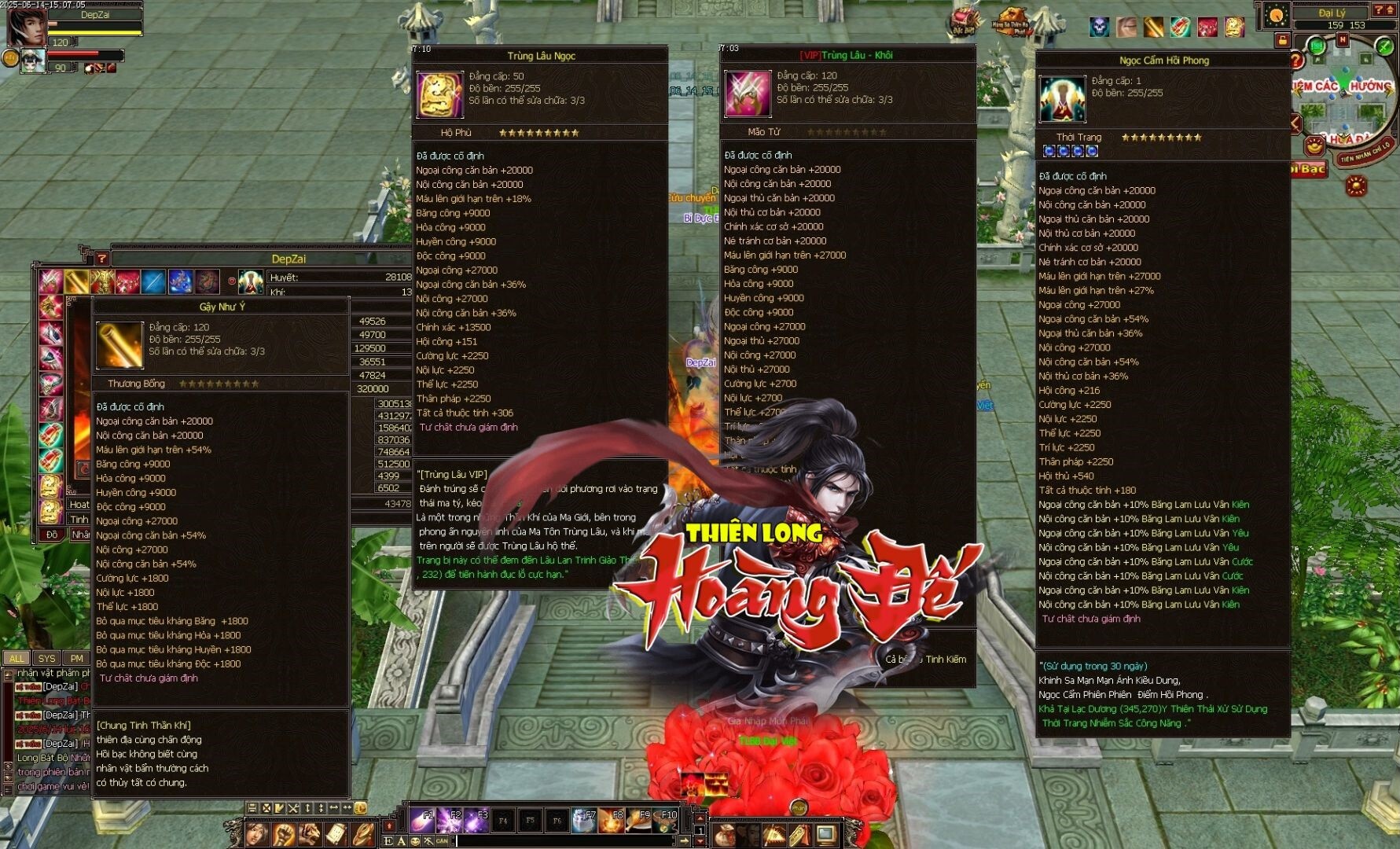Activate the F8 fire skill
The width and height of the screenshot is (1400, 849).
[612, 820]
